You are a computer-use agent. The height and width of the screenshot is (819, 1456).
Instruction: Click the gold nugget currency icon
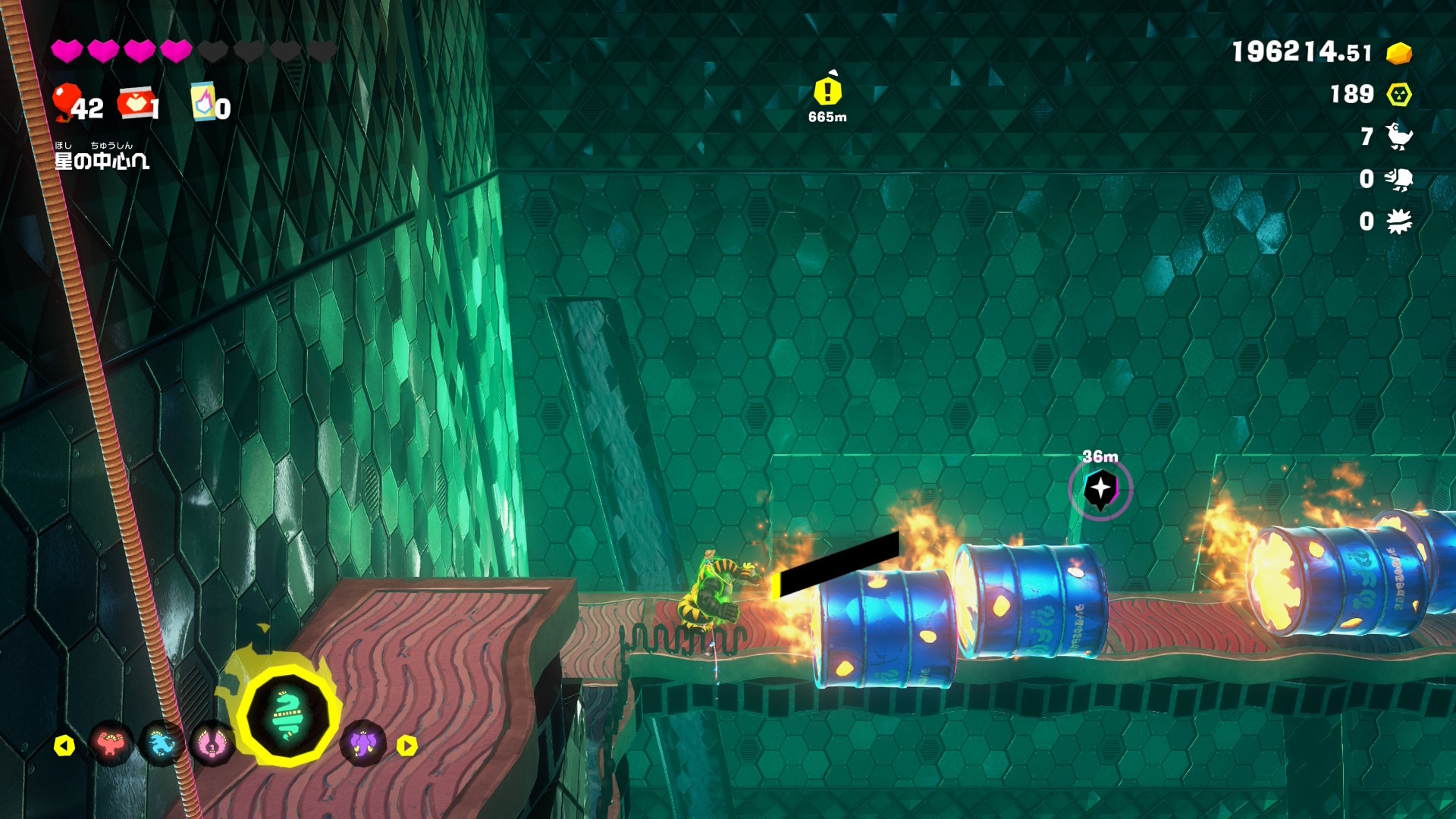pos(1399,53)
